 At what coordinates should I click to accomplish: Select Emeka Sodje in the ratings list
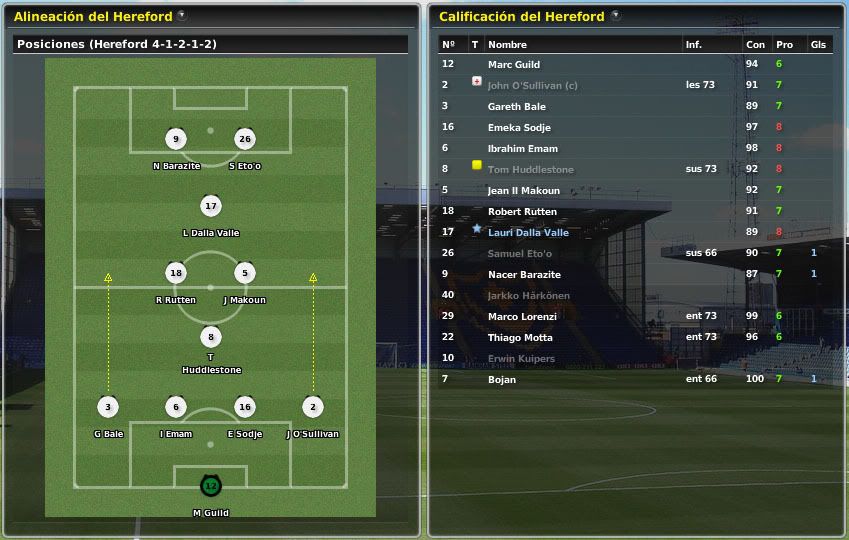[519, 128]
